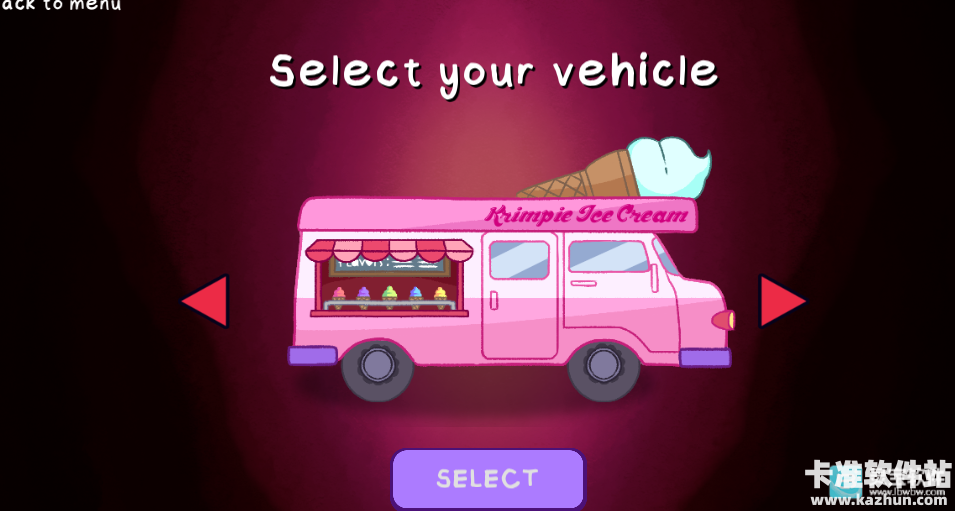Show the previous vehicle with left arrow

[206, 301]
